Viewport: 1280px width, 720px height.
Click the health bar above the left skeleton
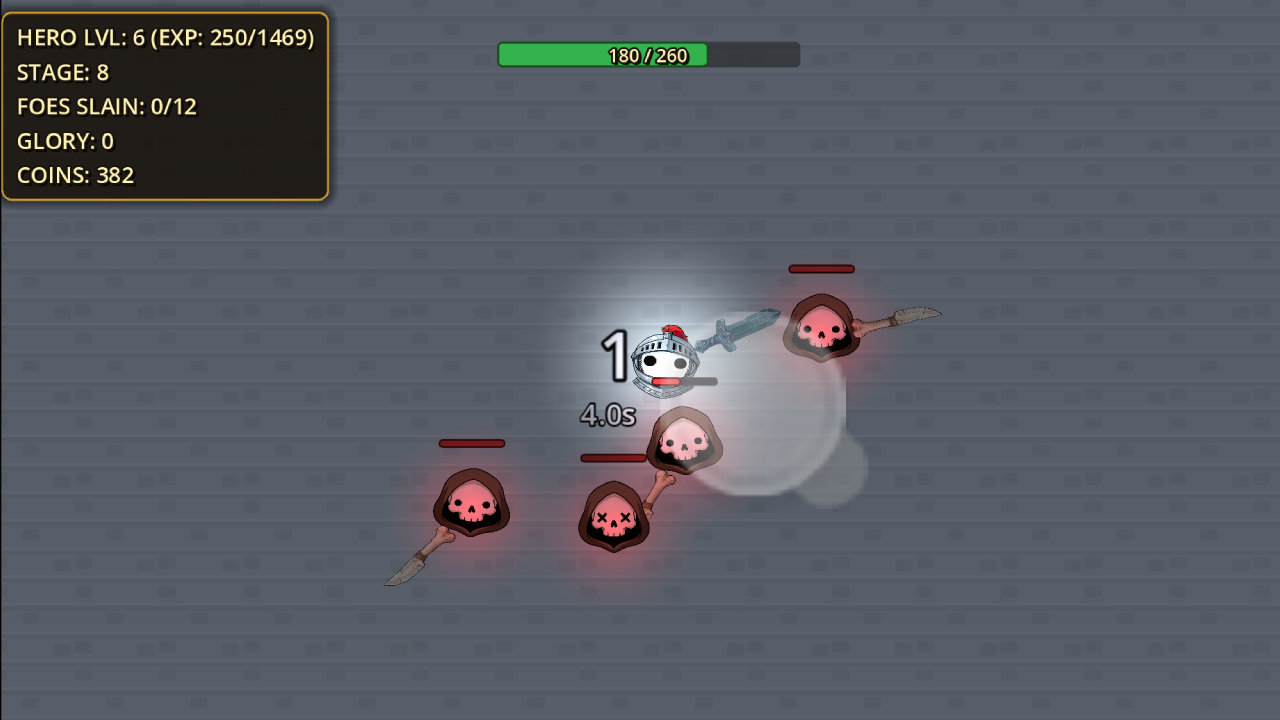coord(471,443)
